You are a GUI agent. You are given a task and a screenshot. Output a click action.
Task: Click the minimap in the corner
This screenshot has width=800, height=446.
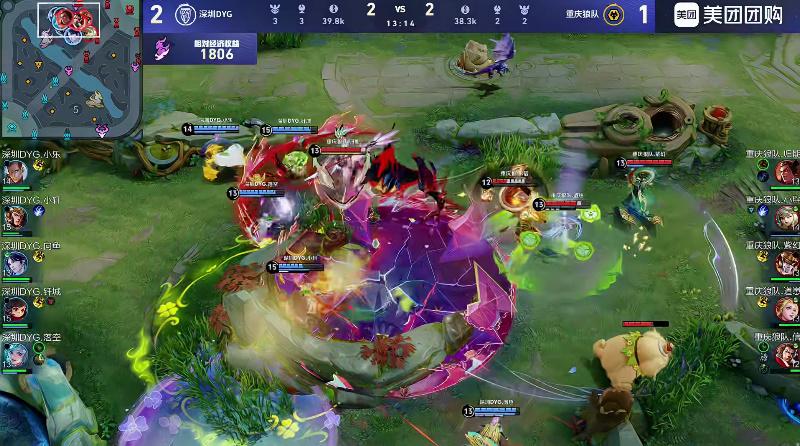click(x=70, y=68)
